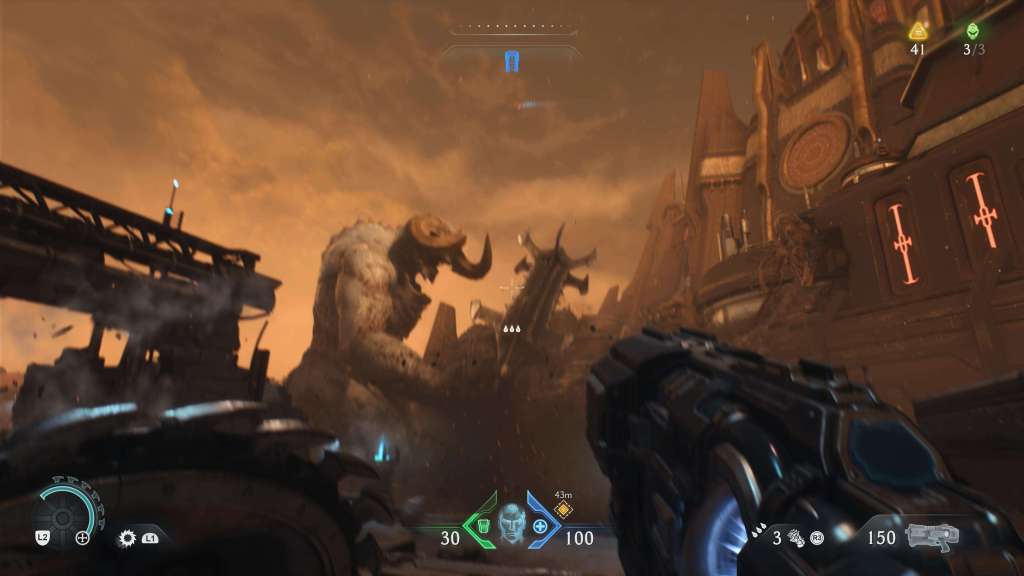Image resolution: width=1024 pixels, height=576 pixels.
Task: Click the yellow triangle collectible counter icon
Action: 918,31
